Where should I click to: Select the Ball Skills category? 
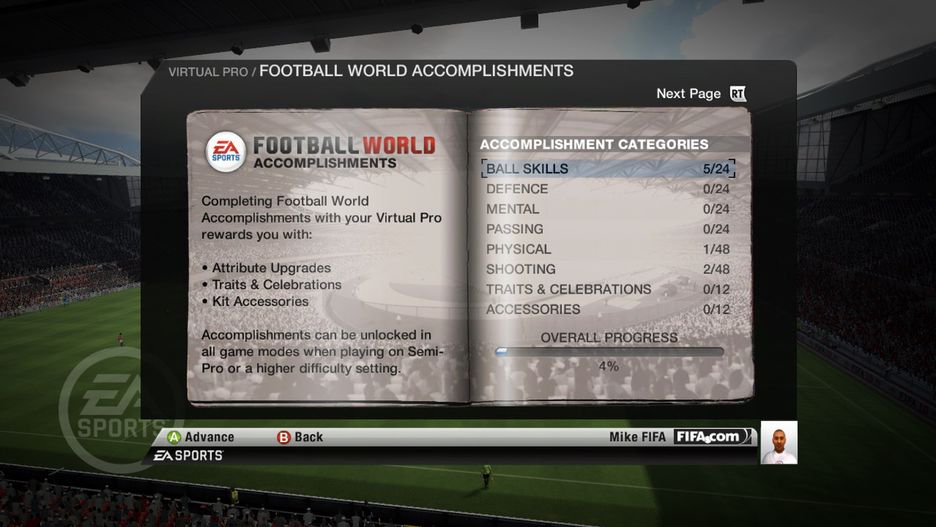pos(607,169)
